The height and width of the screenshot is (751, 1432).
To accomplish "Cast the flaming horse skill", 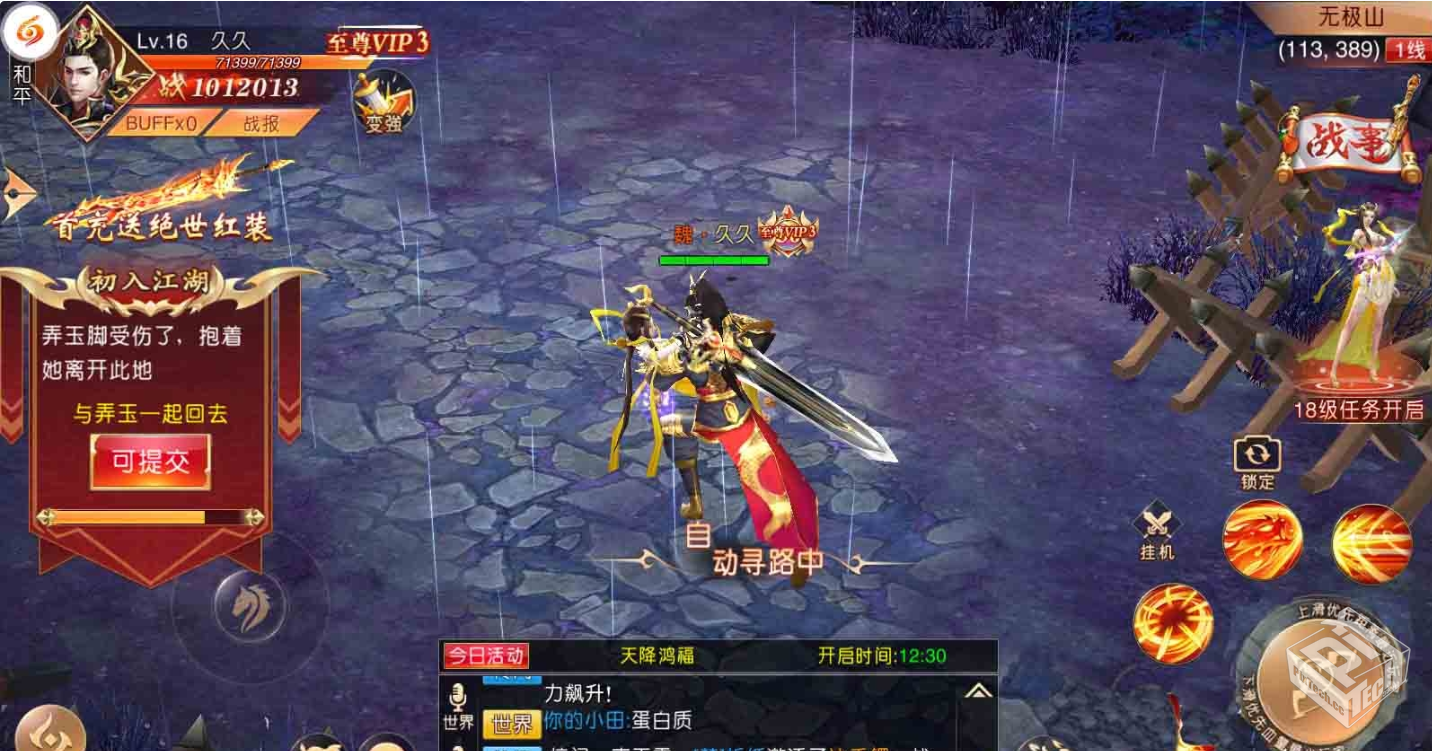I will tap(1262, 540).
